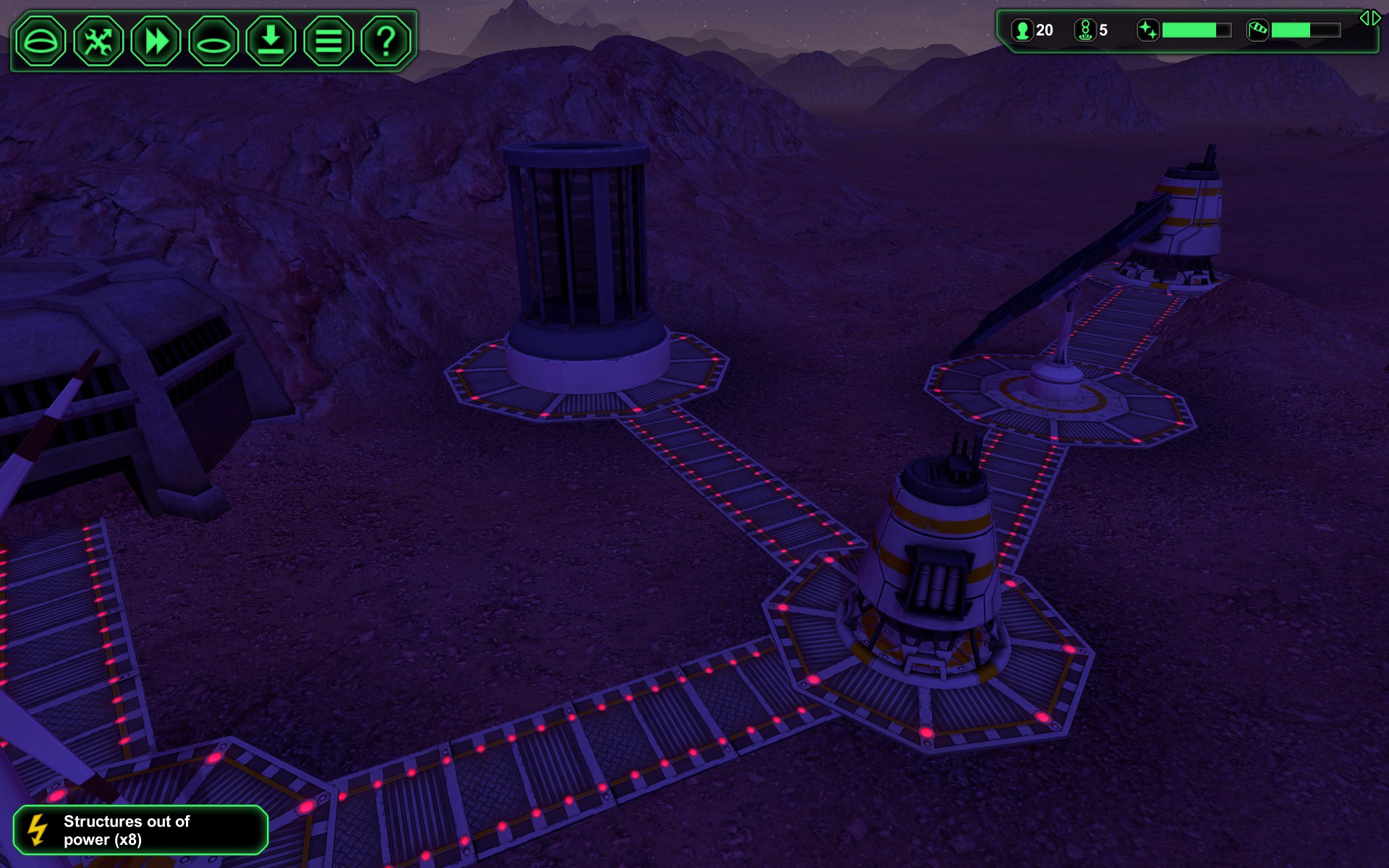Viewport: 1389px width, 868px height.
Task: Open the question mark help button
Action: pyautogui.click(x=386, y=41)
